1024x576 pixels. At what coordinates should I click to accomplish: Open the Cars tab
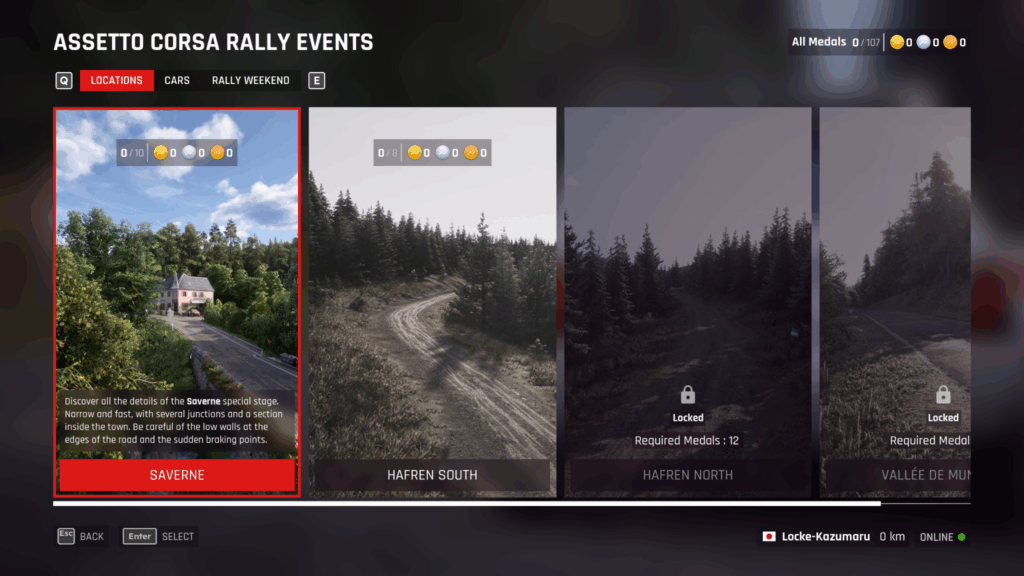coord(177,80)
